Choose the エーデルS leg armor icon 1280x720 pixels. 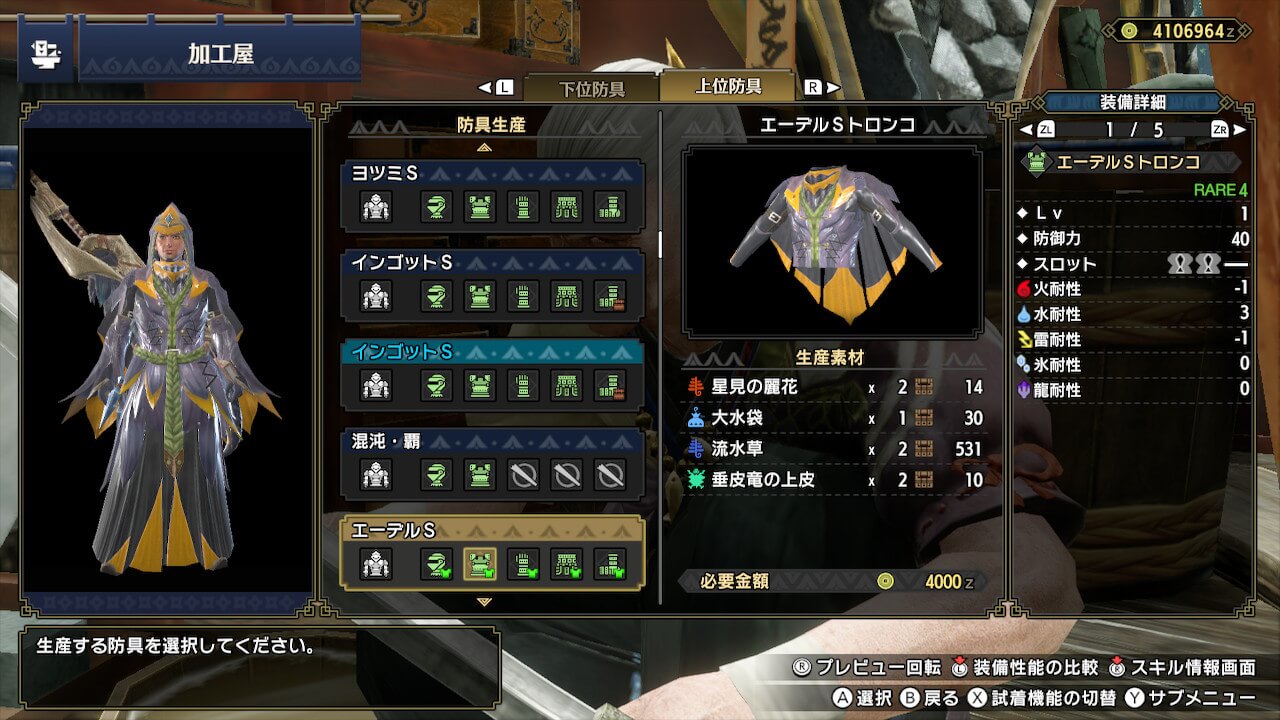610,565
